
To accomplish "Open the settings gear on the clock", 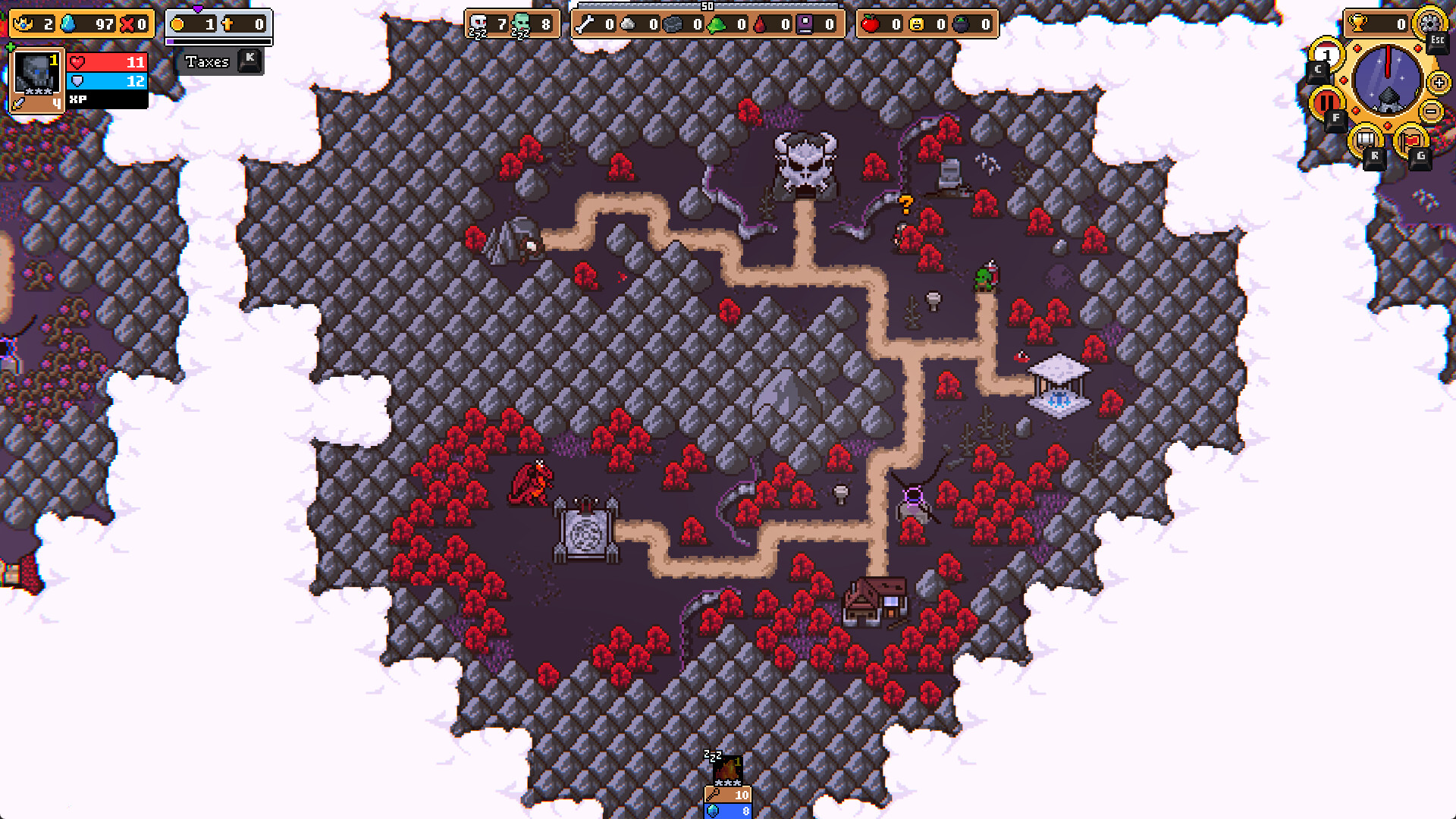I will (1429, 23).
